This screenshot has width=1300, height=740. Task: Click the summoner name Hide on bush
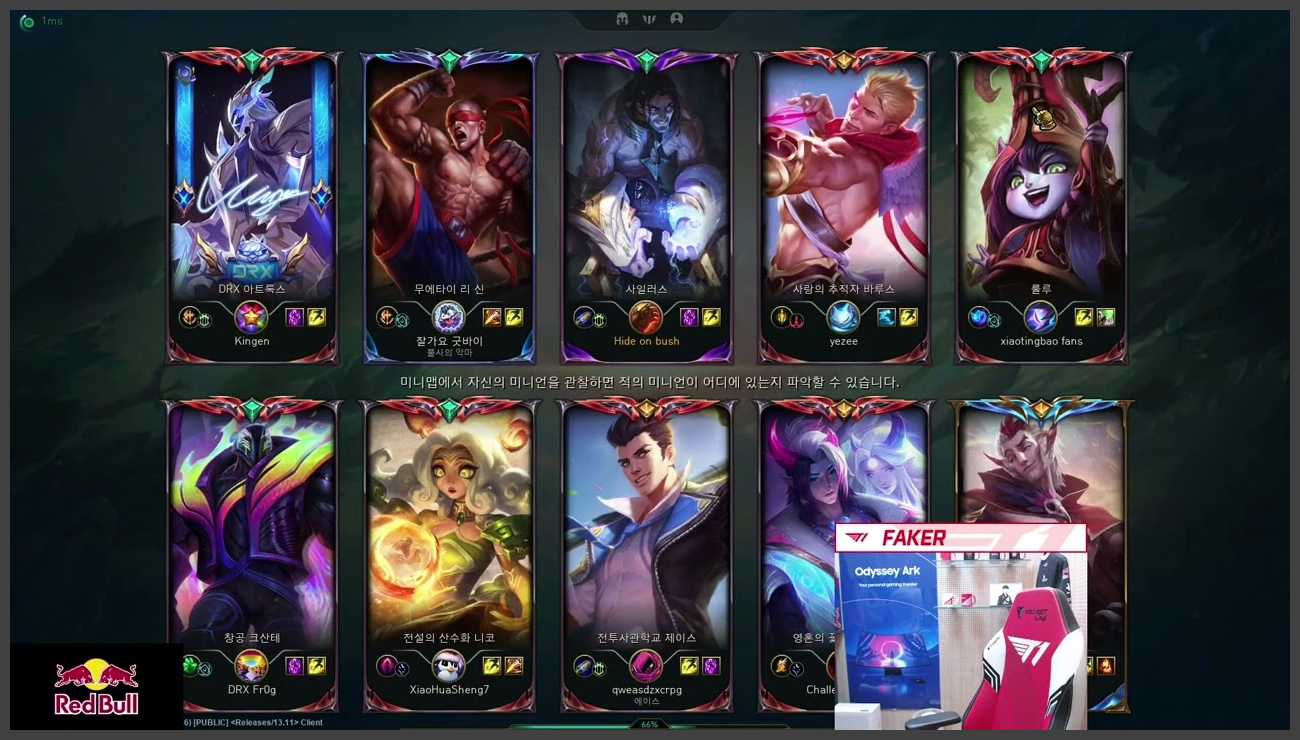pos(647,341)
